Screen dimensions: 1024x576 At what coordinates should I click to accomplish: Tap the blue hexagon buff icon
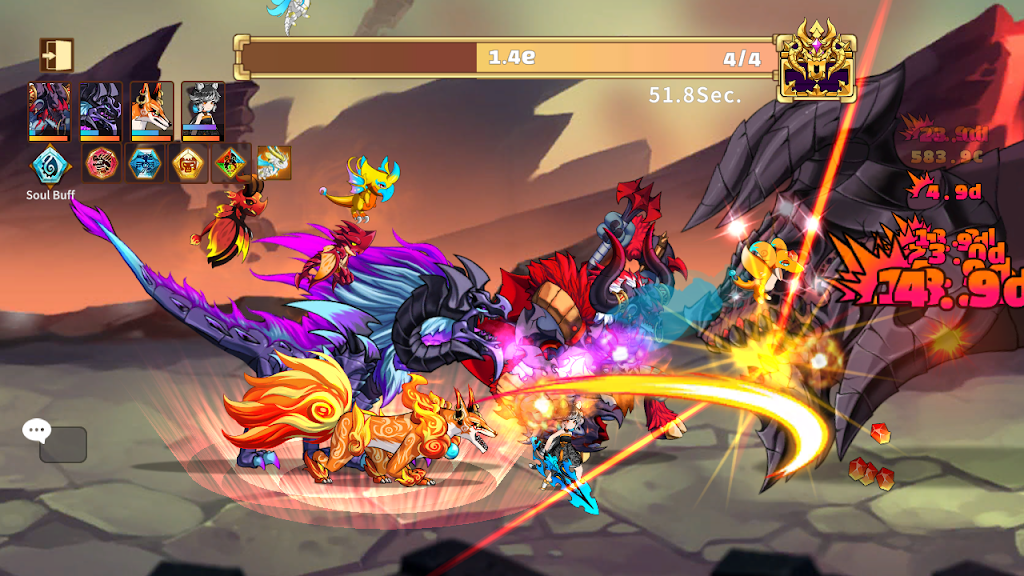coord(145,163)
